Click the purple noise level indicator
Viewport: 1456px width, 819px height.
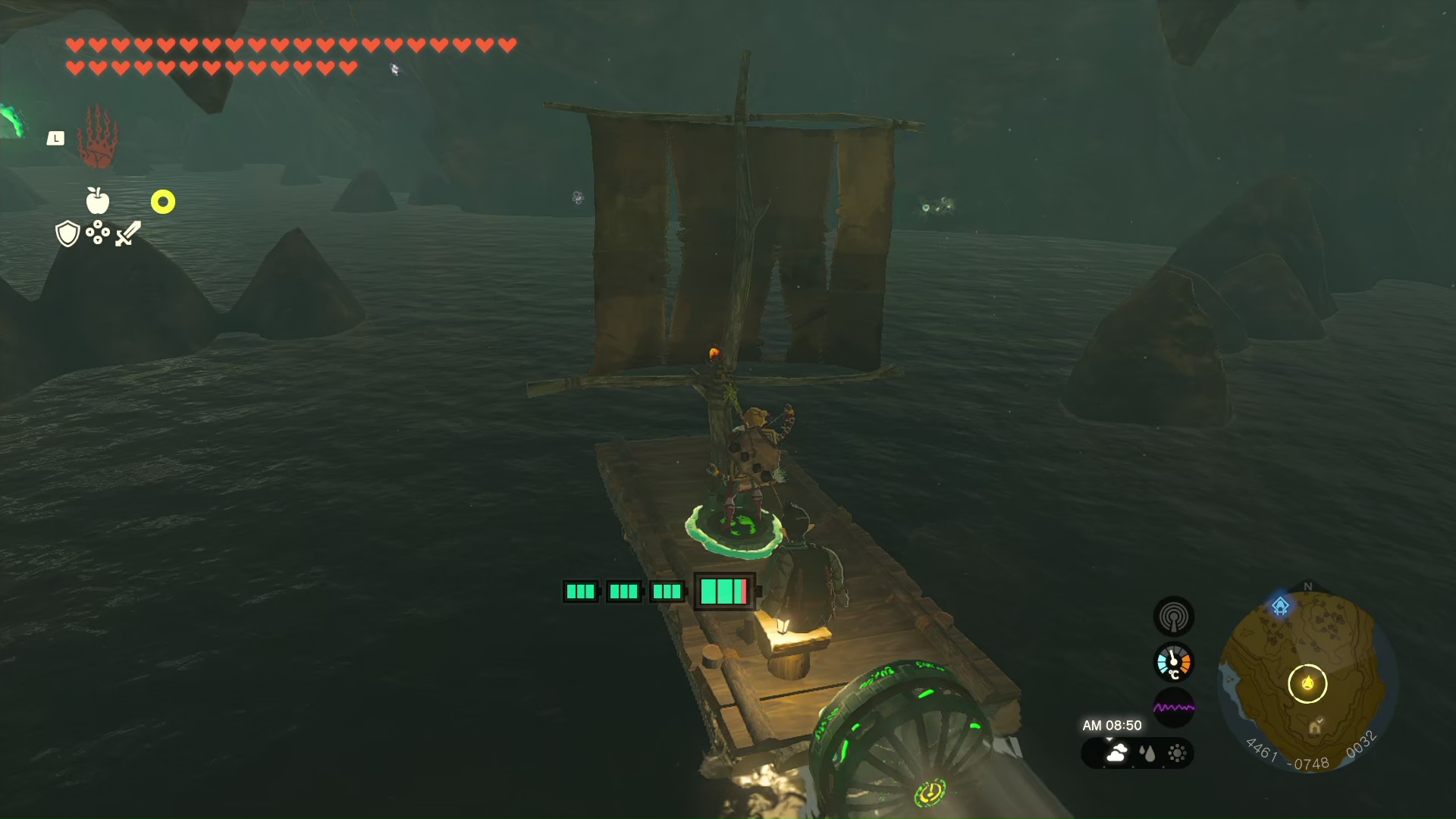click(x=1173, y=708)
